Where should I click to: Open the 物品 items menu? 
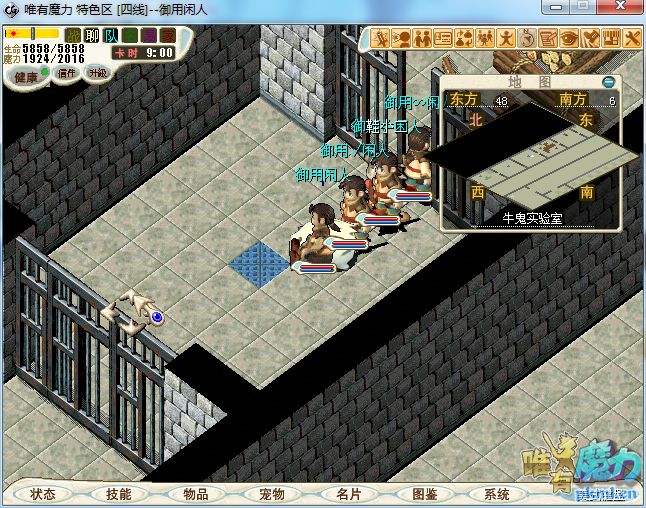[x=196, y=494]
